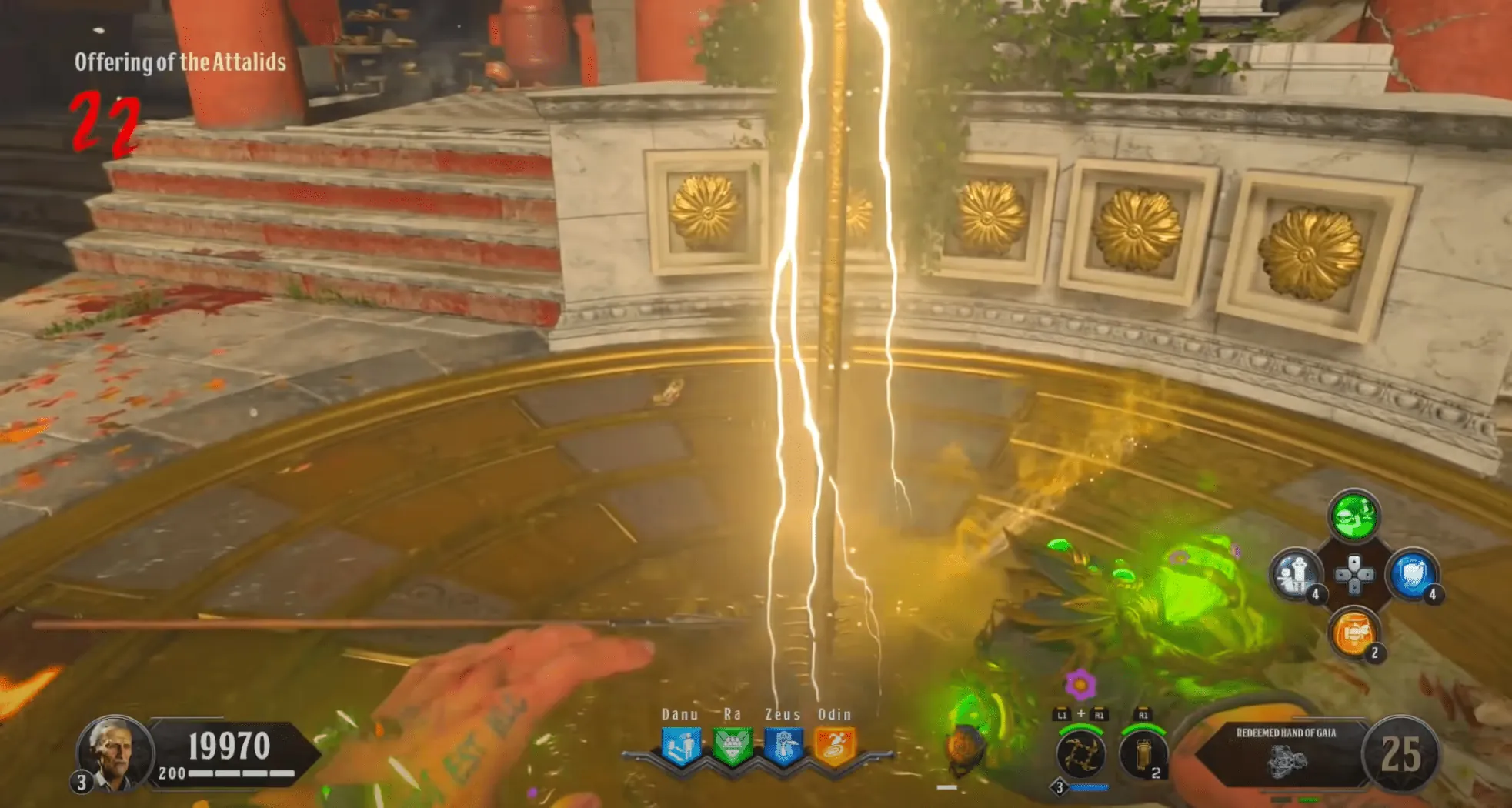Image resolution: width=1512 pixels, height=808 pixels.
Task: Use the pale blue-grey elixir with the figure
Action: pyautogui.click(x=1296, y=574)
